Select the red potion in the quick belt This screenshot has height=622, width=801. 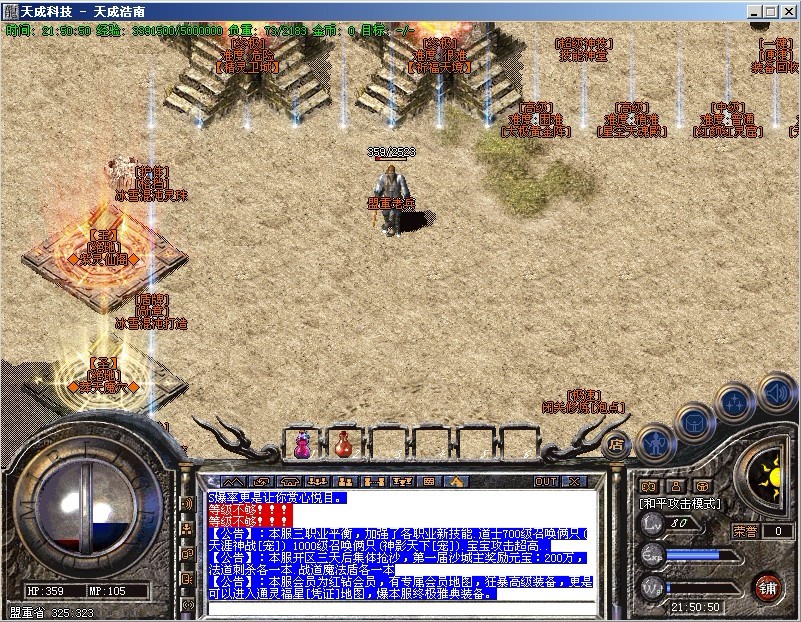(342, 444)
